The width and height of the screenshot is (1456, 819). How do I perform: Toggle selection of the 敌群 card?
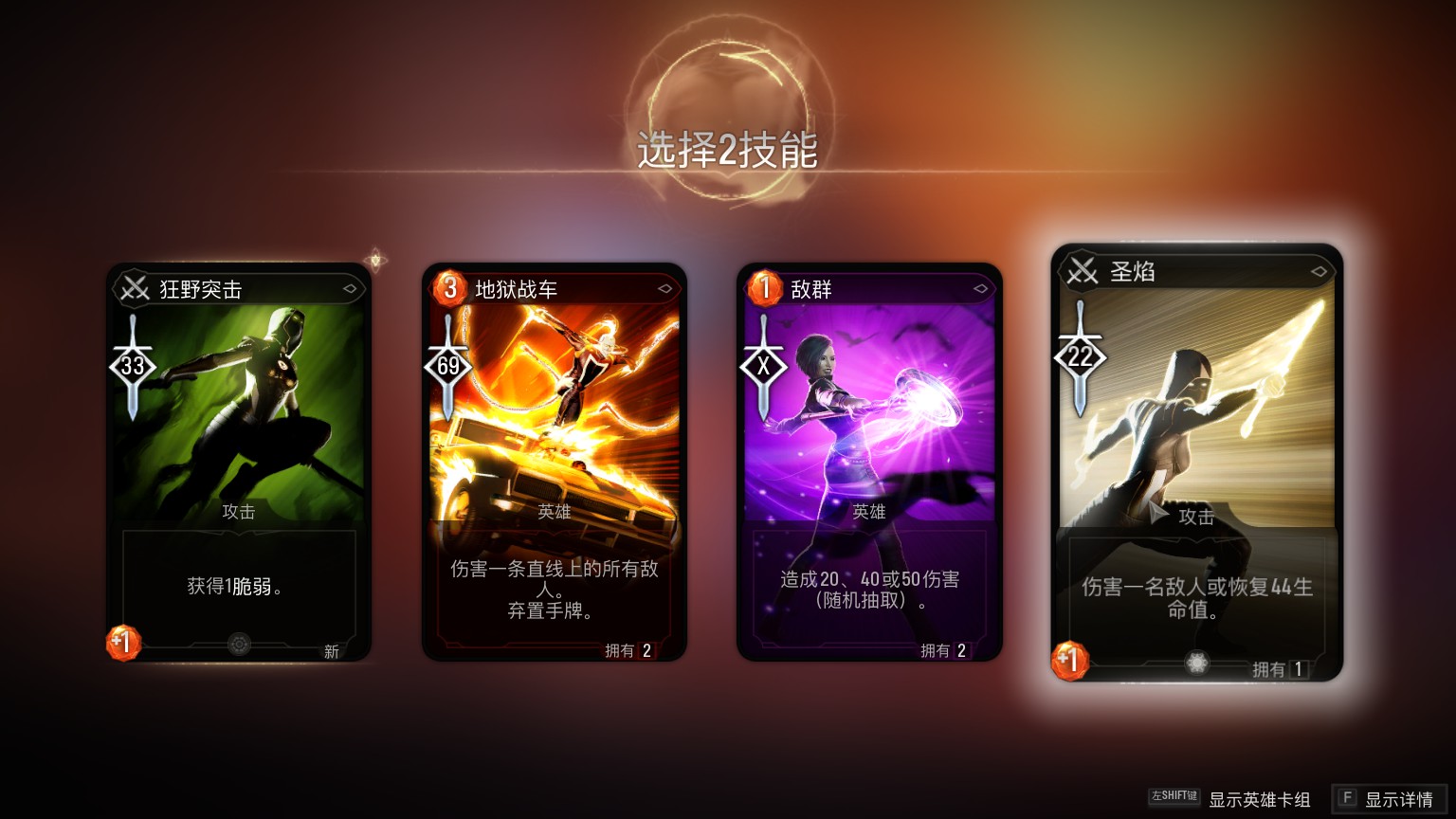pos(869,455)
